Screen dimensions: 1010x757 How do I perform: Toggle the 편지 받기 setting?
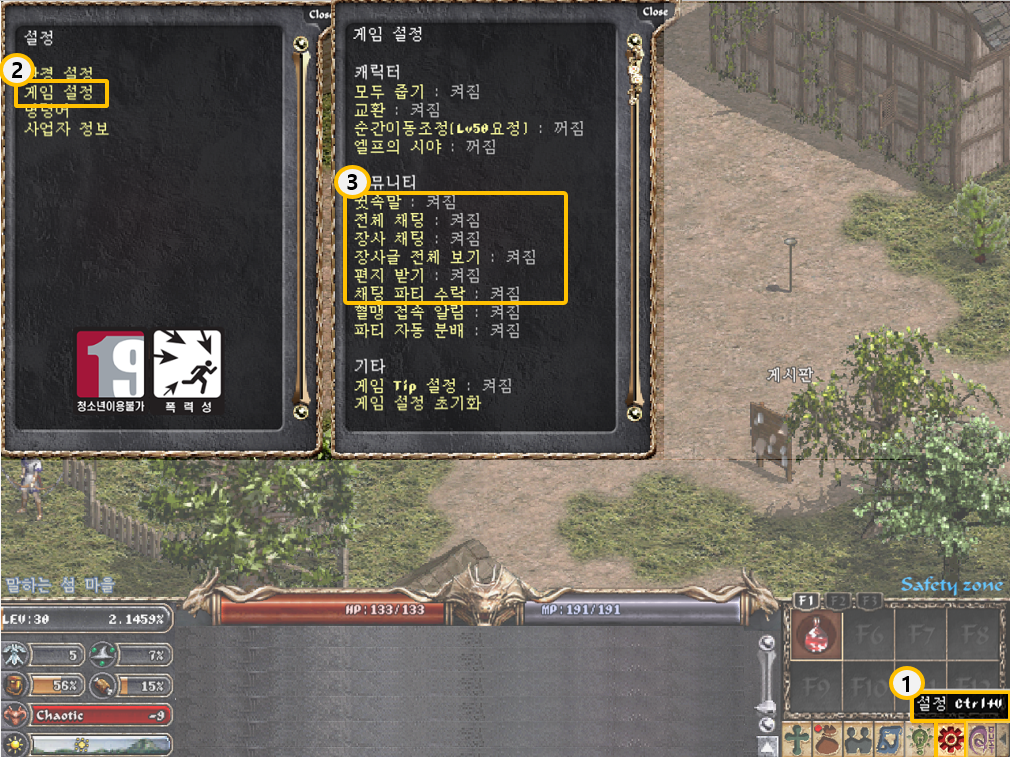pos(417,275)
